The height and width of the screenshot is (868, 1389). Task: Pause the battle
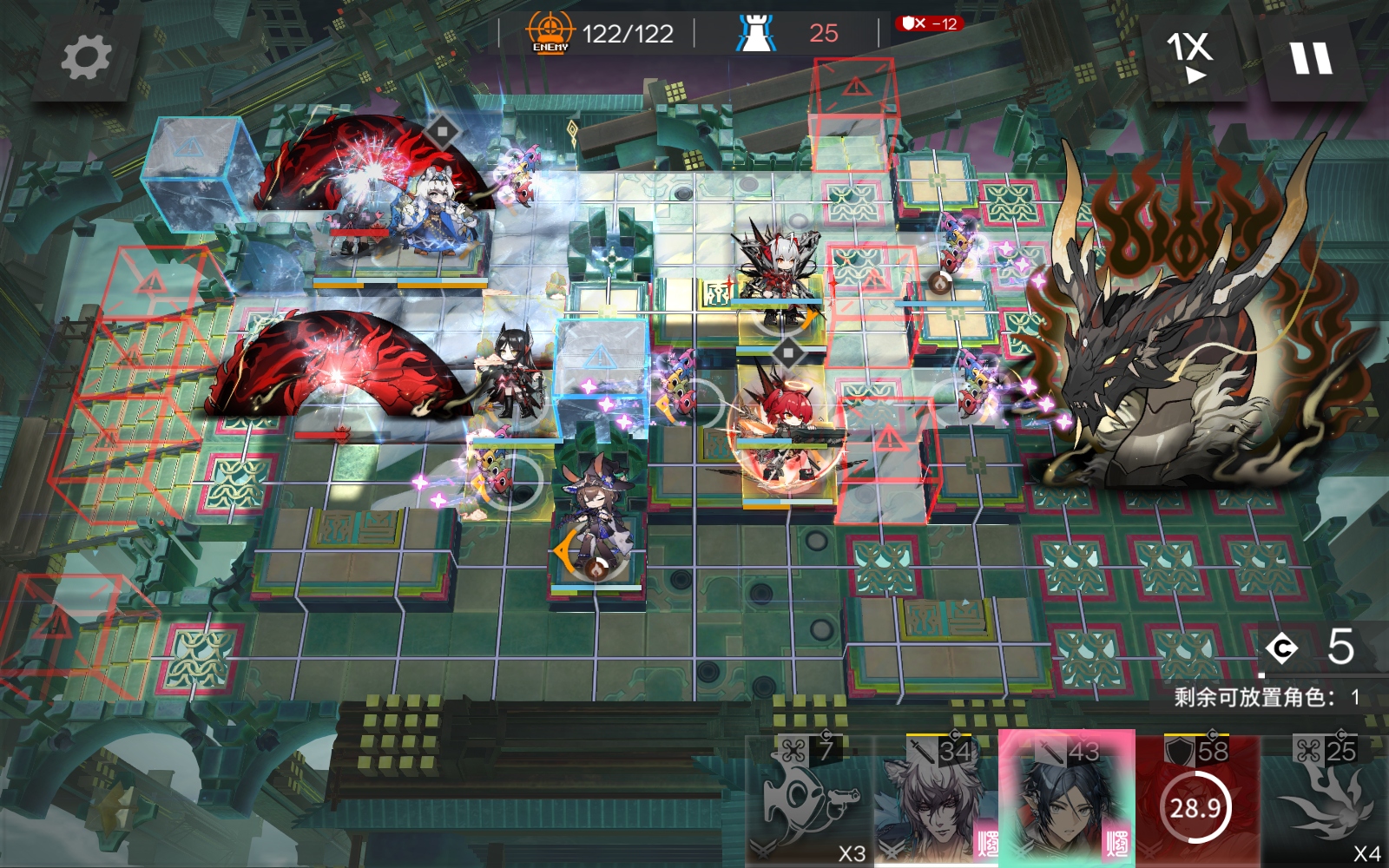(x=1310, y=59)
